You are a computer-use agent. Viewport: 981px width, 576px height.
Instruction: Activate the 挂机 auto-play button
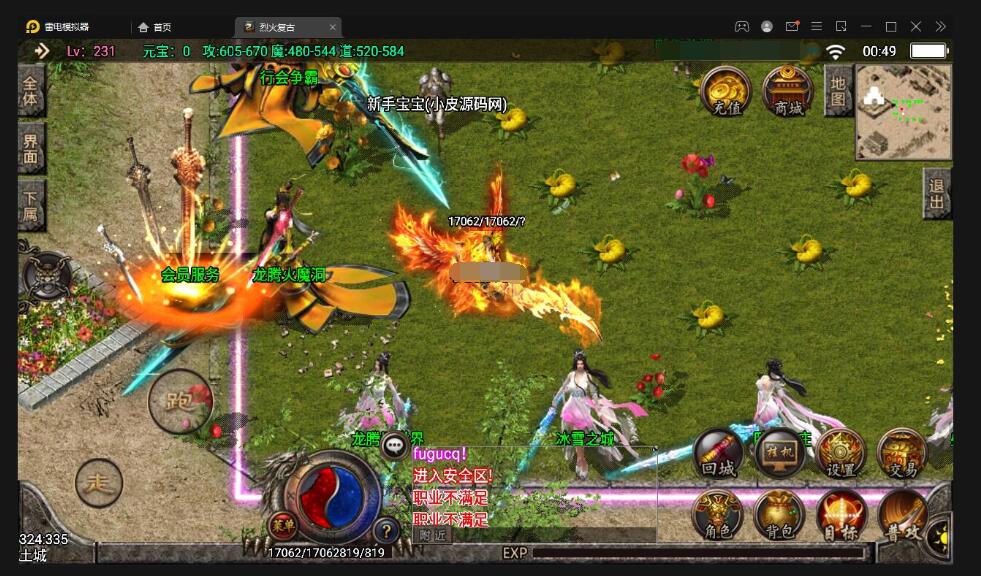(780, 454)
